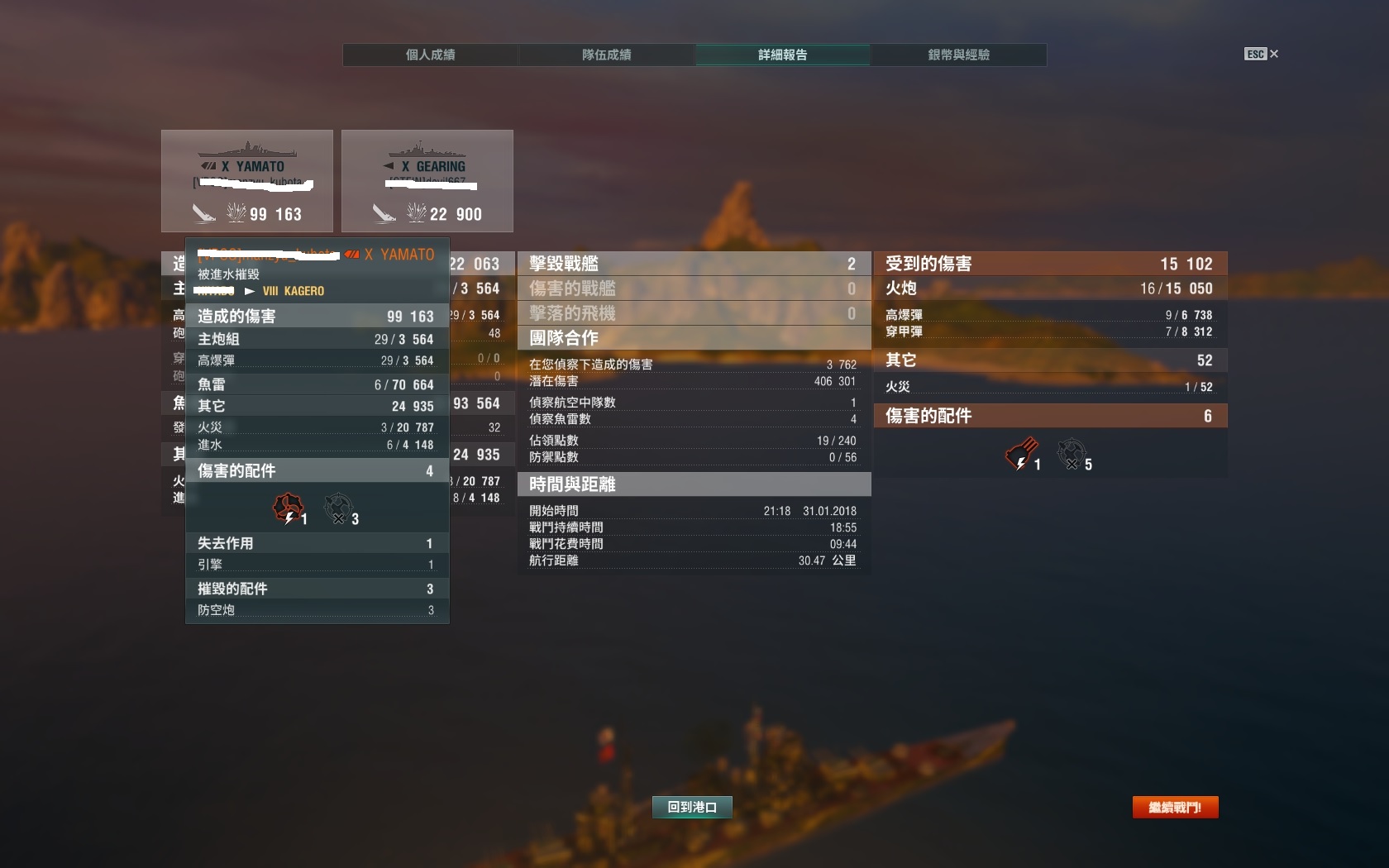Select the X Yamato destroyed ship card

point(247,180)
